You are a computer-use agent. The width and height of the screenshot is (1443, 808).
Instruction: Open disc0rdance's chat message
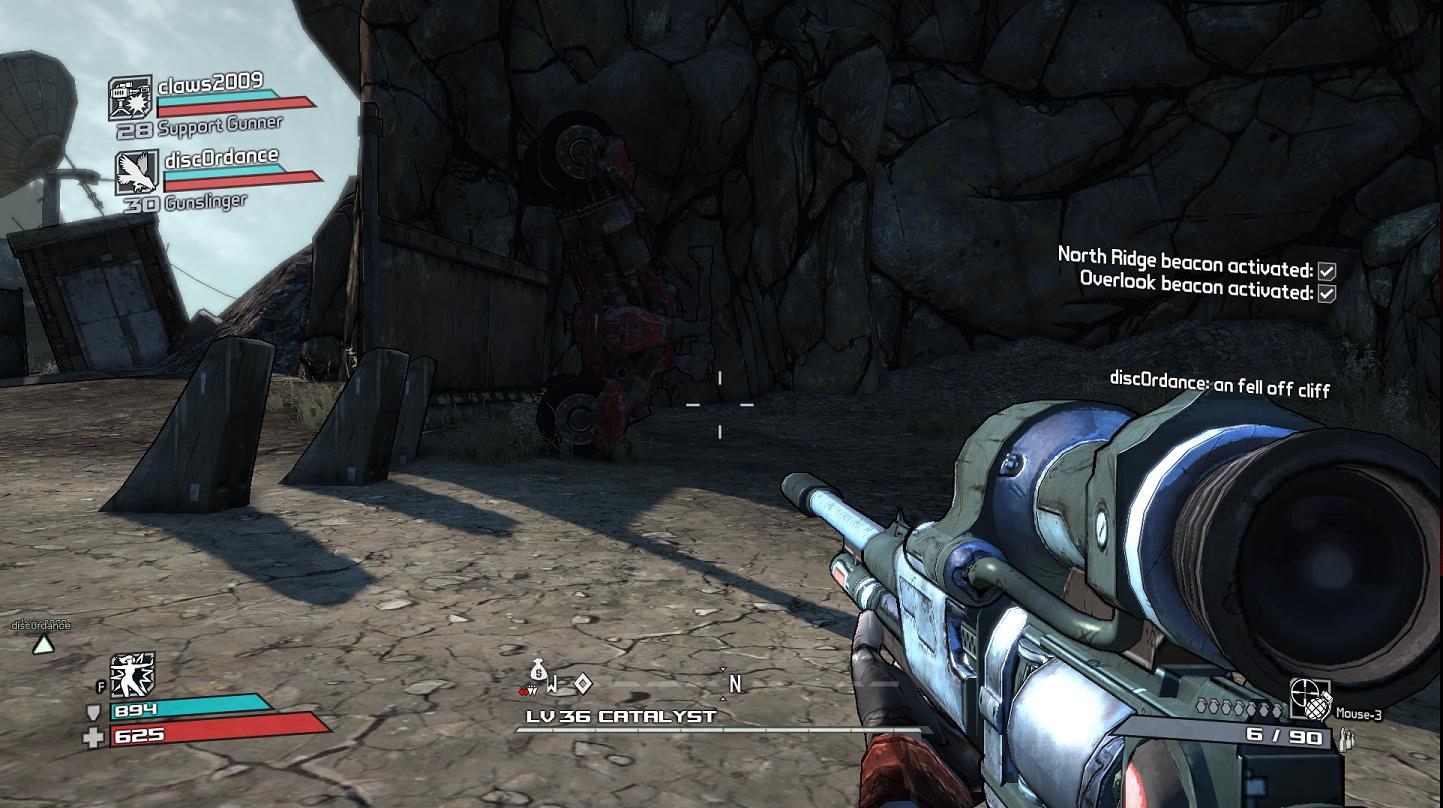(1219, 385)
